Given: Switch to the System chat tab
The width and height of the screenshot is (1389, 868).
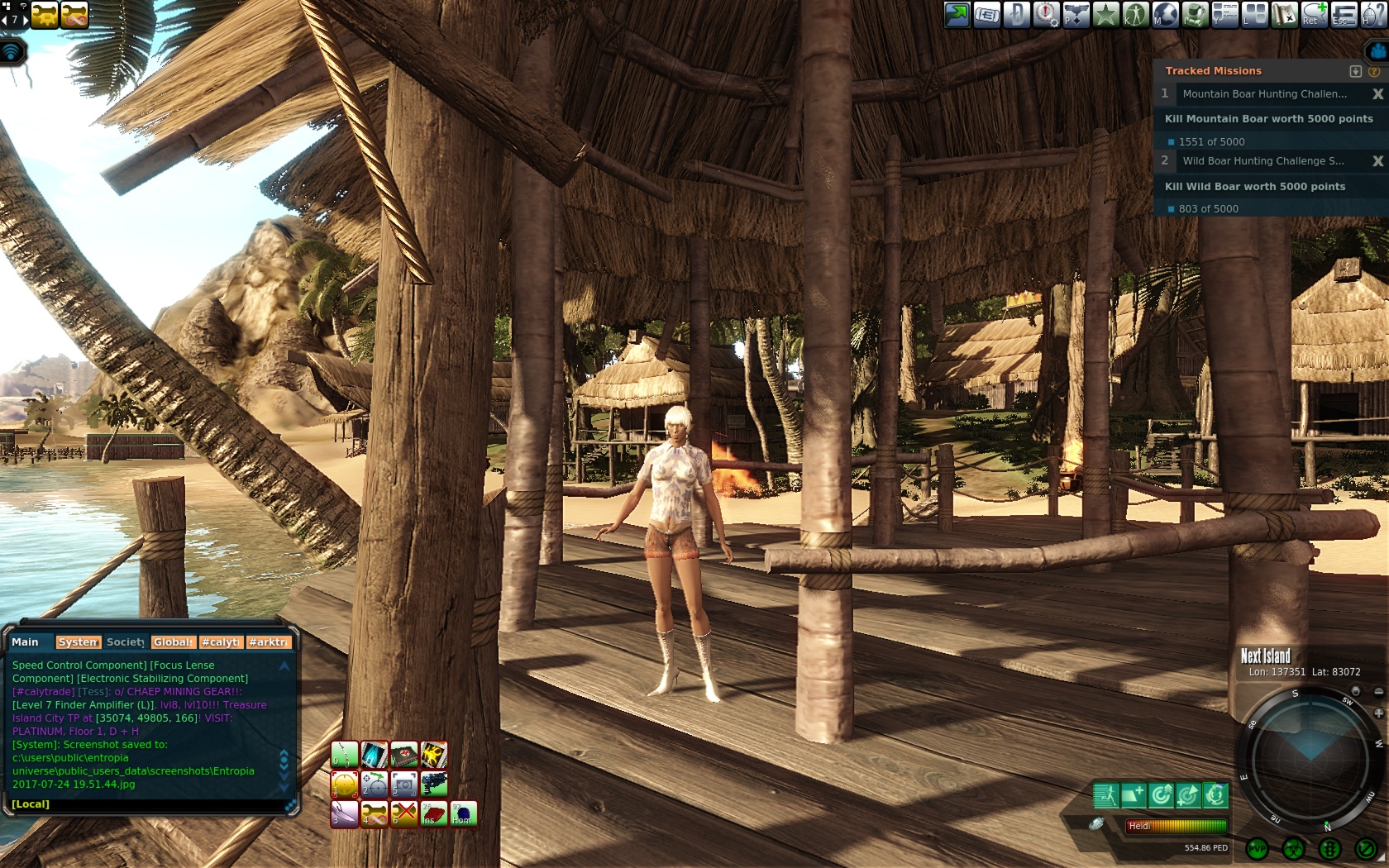Looking at the screenshot, I should [78, 642].
